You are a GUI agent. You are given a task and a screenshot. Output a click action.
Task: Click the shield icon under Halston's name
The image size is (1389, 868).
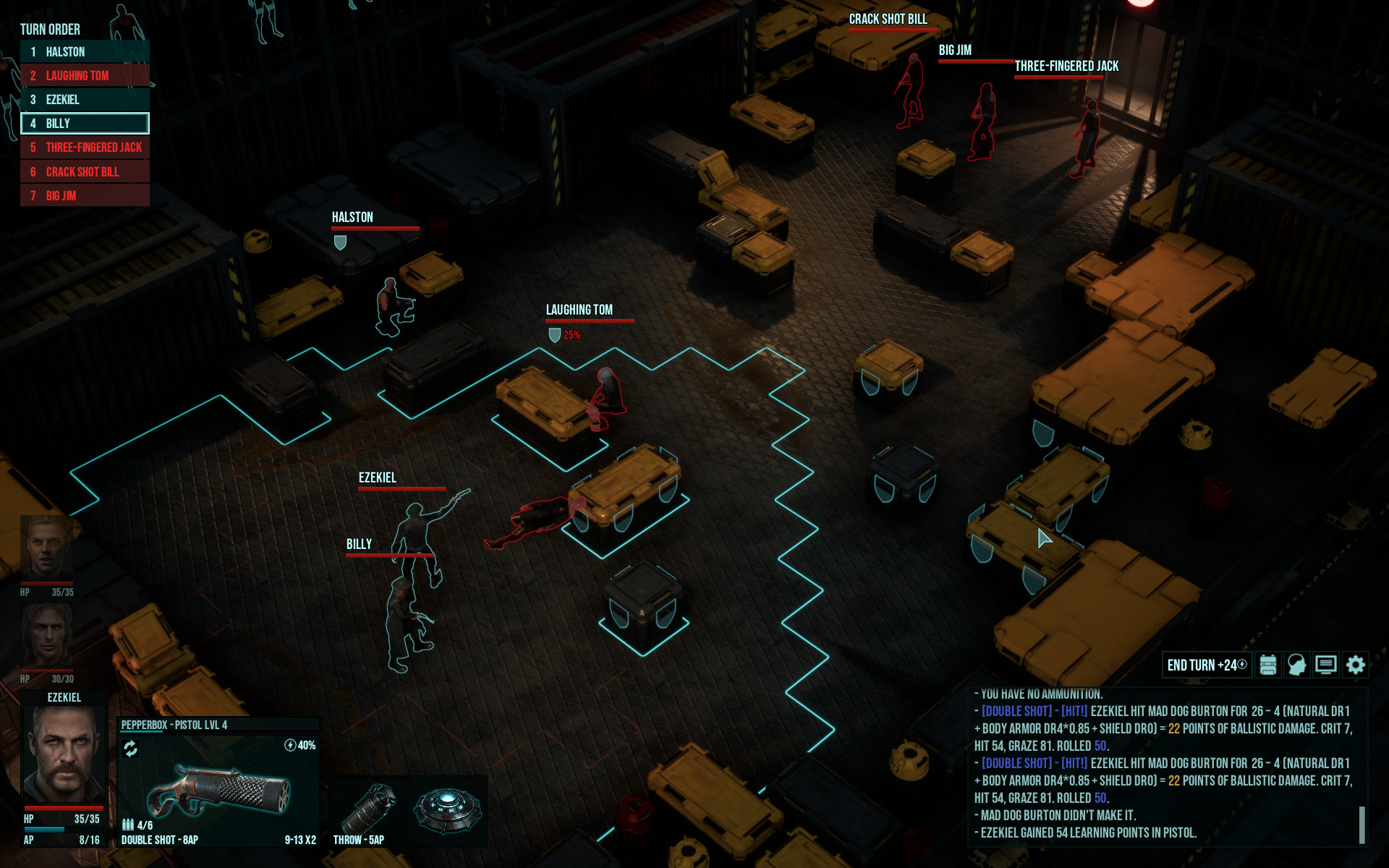point(340,242)
